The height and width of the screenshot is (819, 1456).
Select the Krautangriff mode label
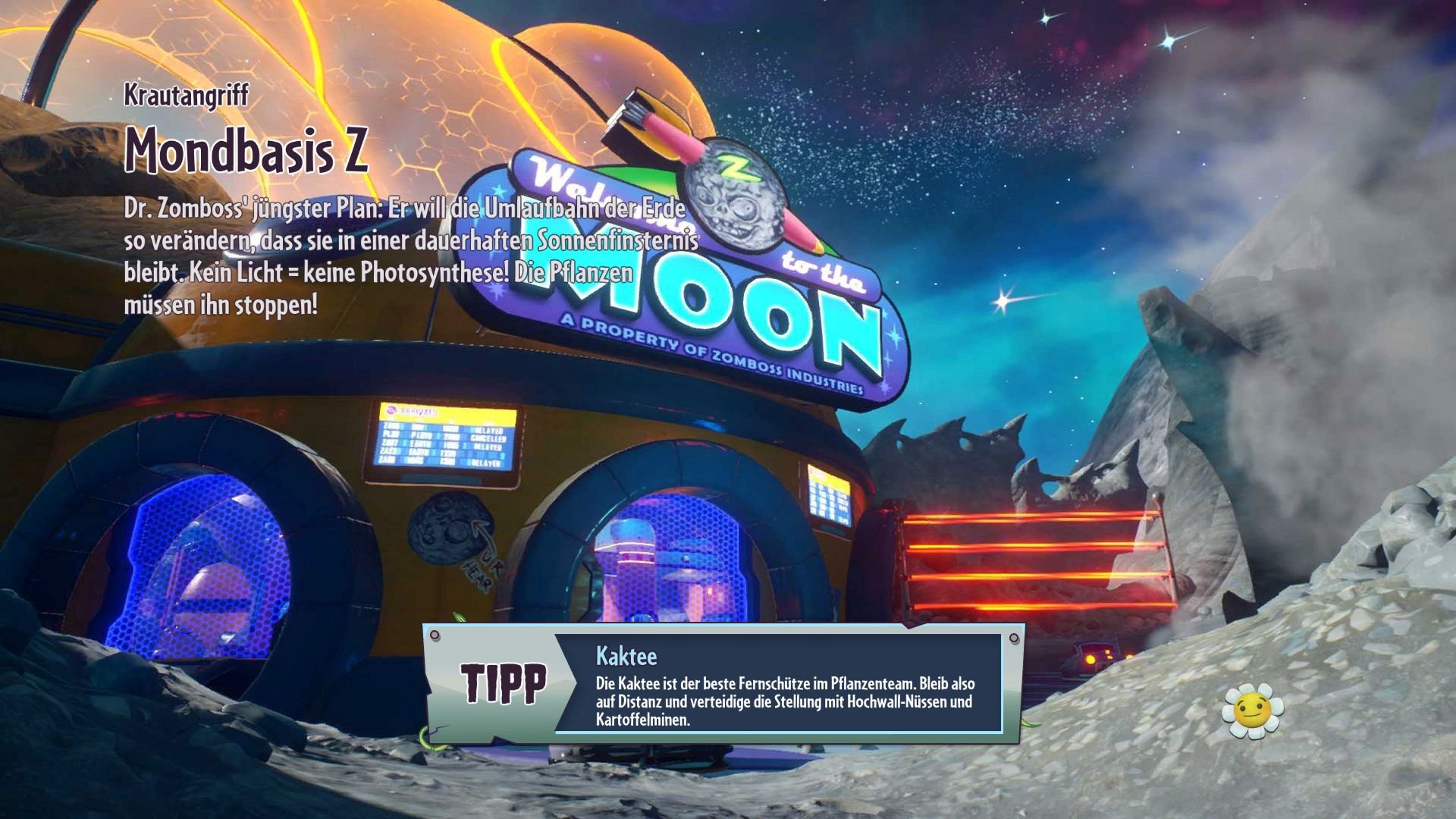tap(186, 95)
